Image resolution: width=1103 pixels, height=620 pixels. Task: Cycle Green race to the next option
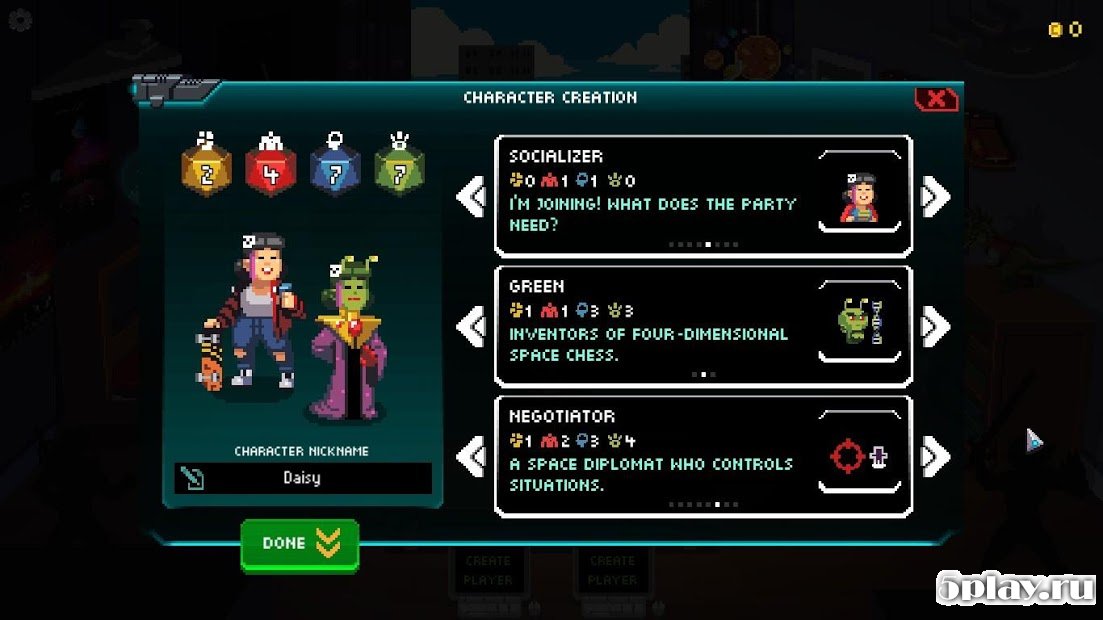click(936, 326)
